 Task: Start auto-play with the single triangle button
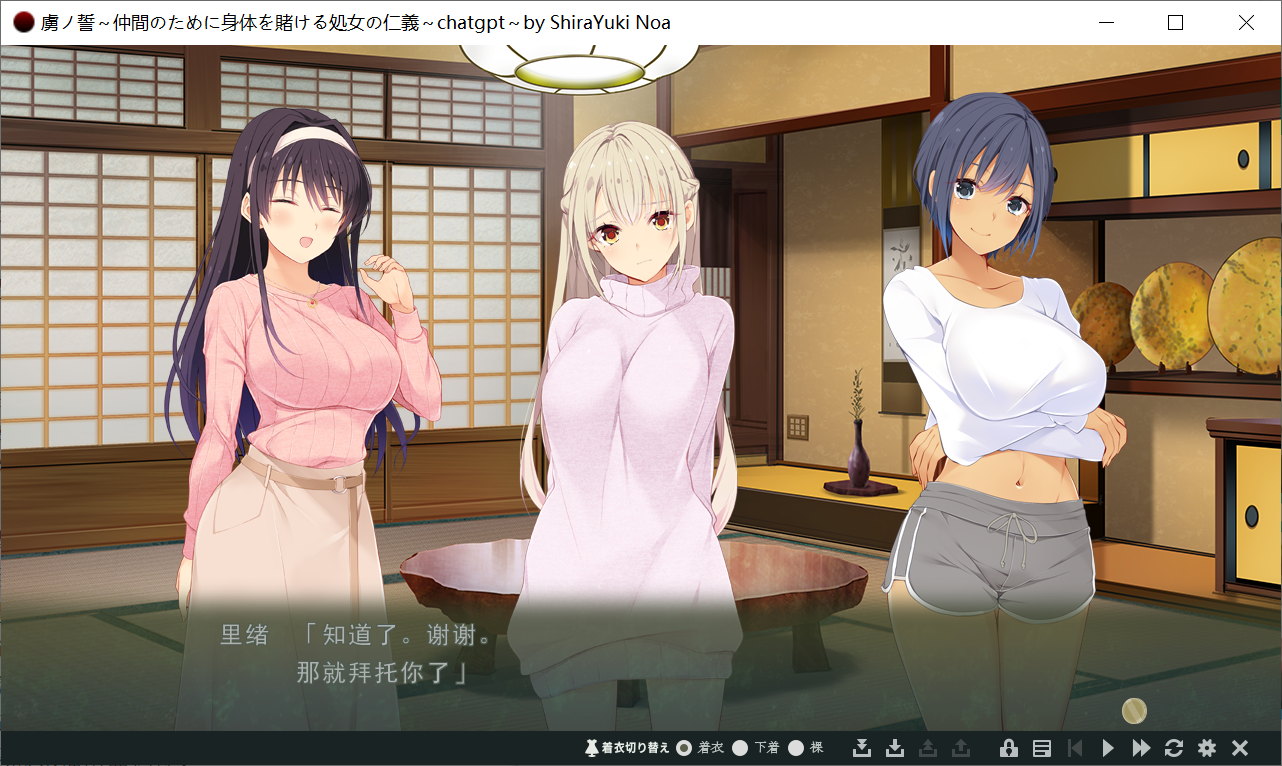click(1108, 748)
